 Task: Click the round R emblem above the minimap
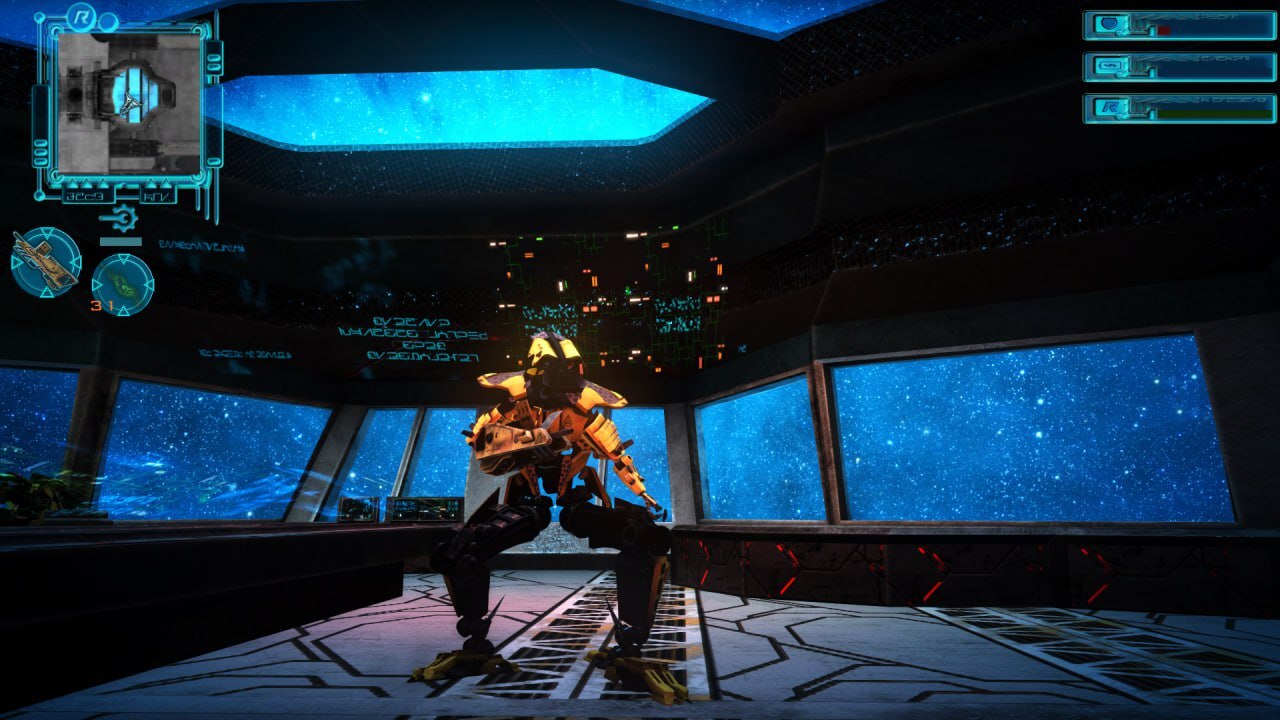pyautogui.click(x=80, y=15)
